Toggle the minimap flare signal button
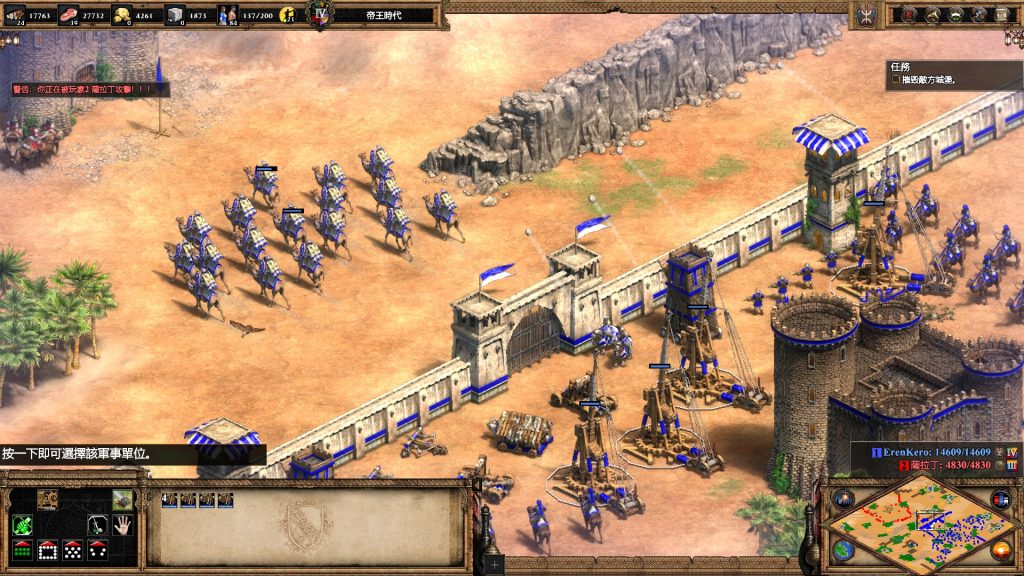Viewport: 1024px width, 576px height. pyautogui.click(x=842, y=499)
